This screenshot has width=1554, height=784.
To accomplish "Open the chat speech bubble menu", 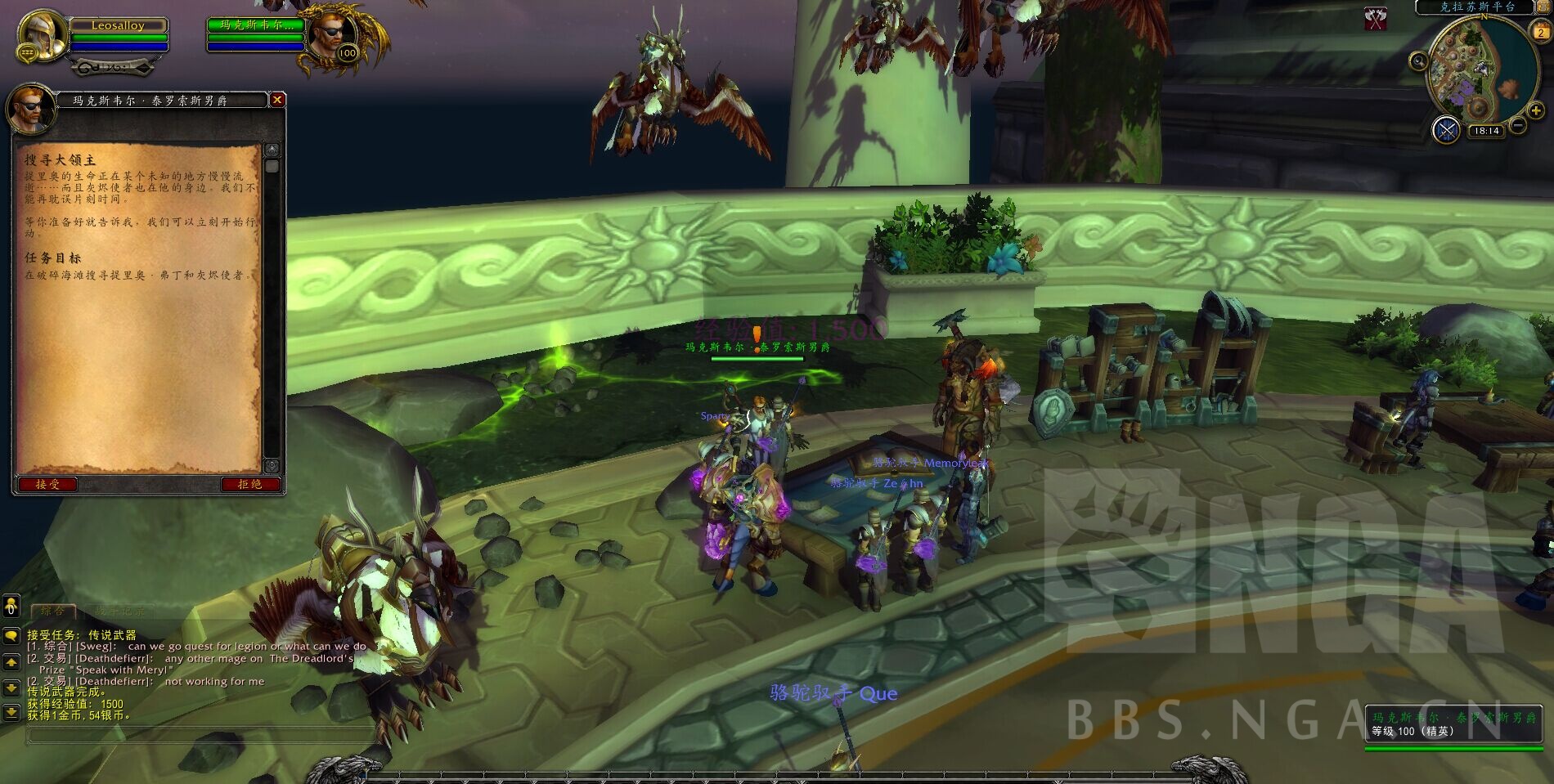I will click(x=11, y=635).
